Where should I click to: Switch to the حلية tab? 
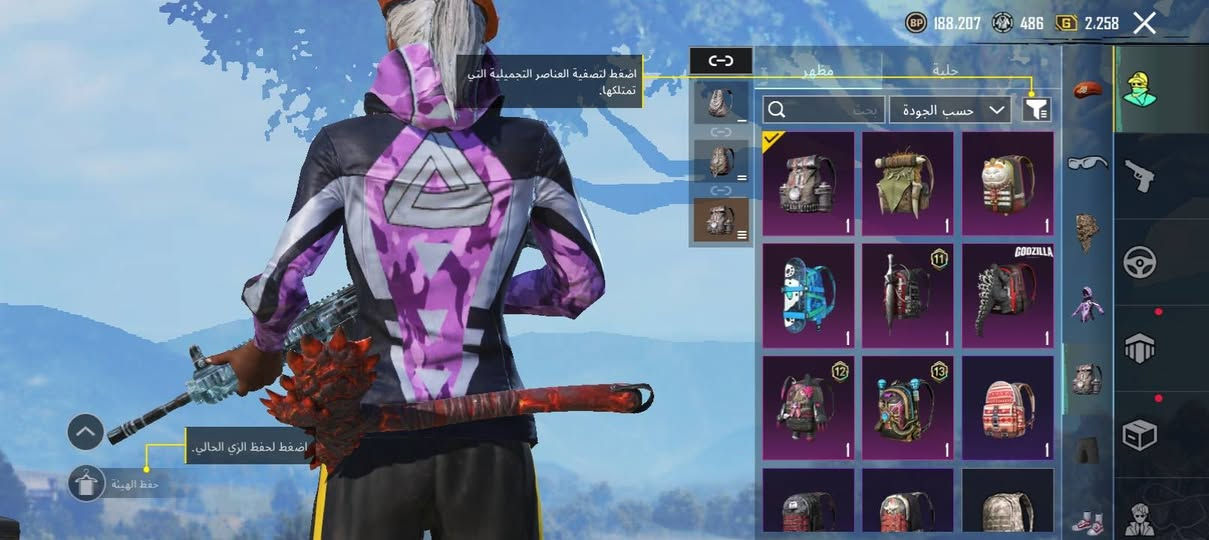(945, 70)
